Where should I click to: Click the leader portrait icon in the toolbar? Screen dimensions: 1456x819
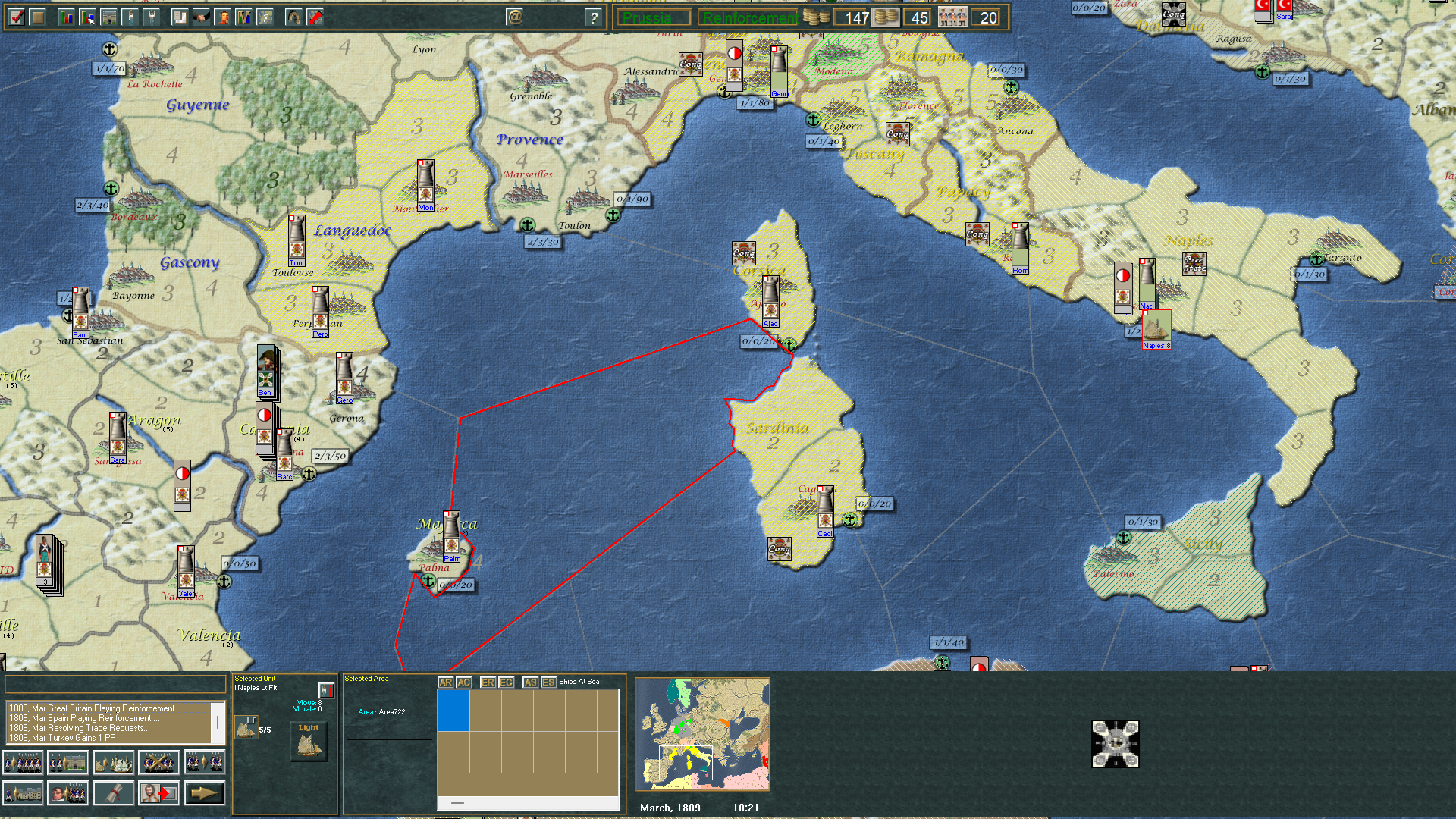tap(221, 17)
